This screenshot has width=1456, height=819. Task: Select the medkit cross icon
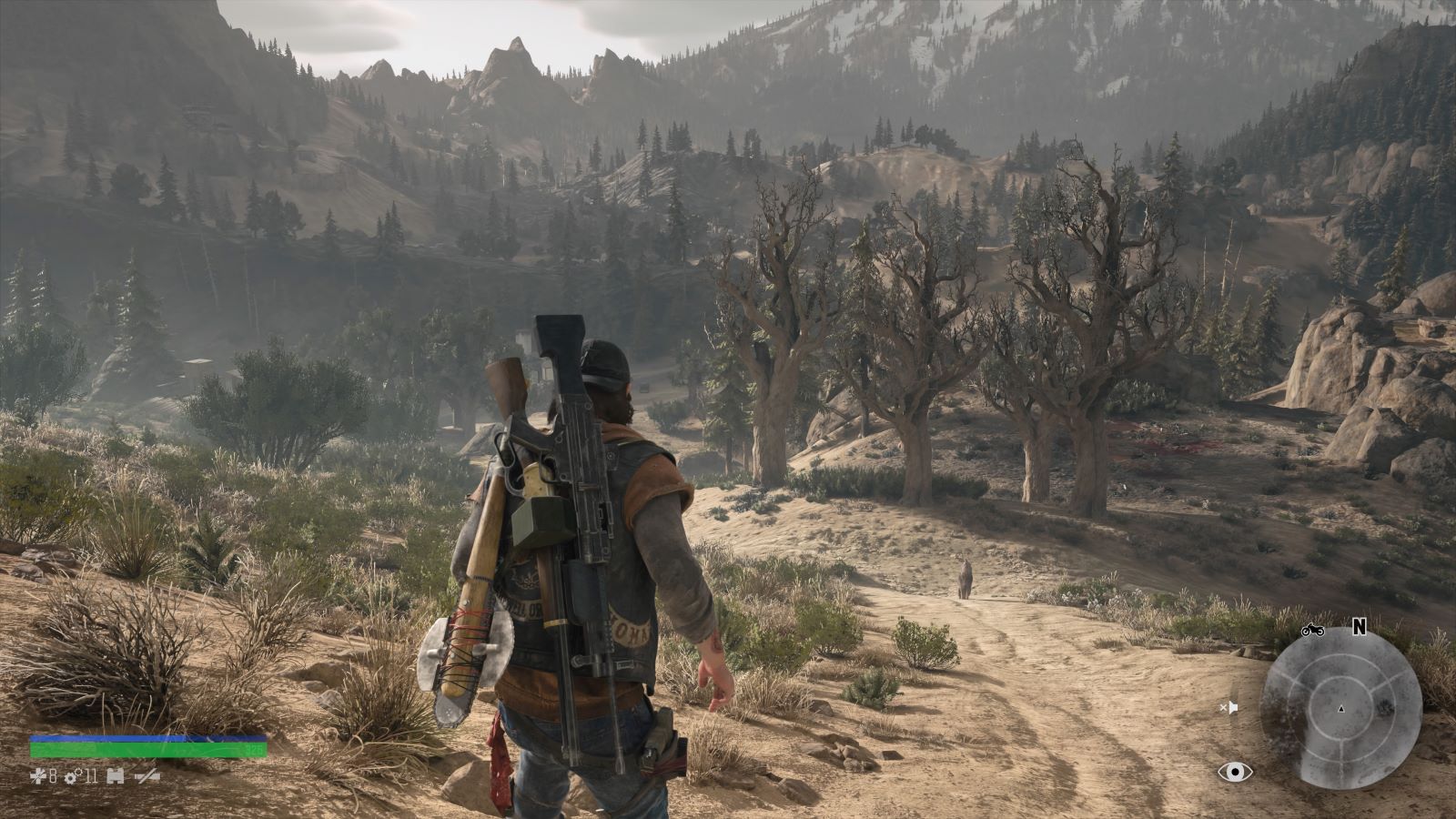pyautogui.click(x=37, y=776)
